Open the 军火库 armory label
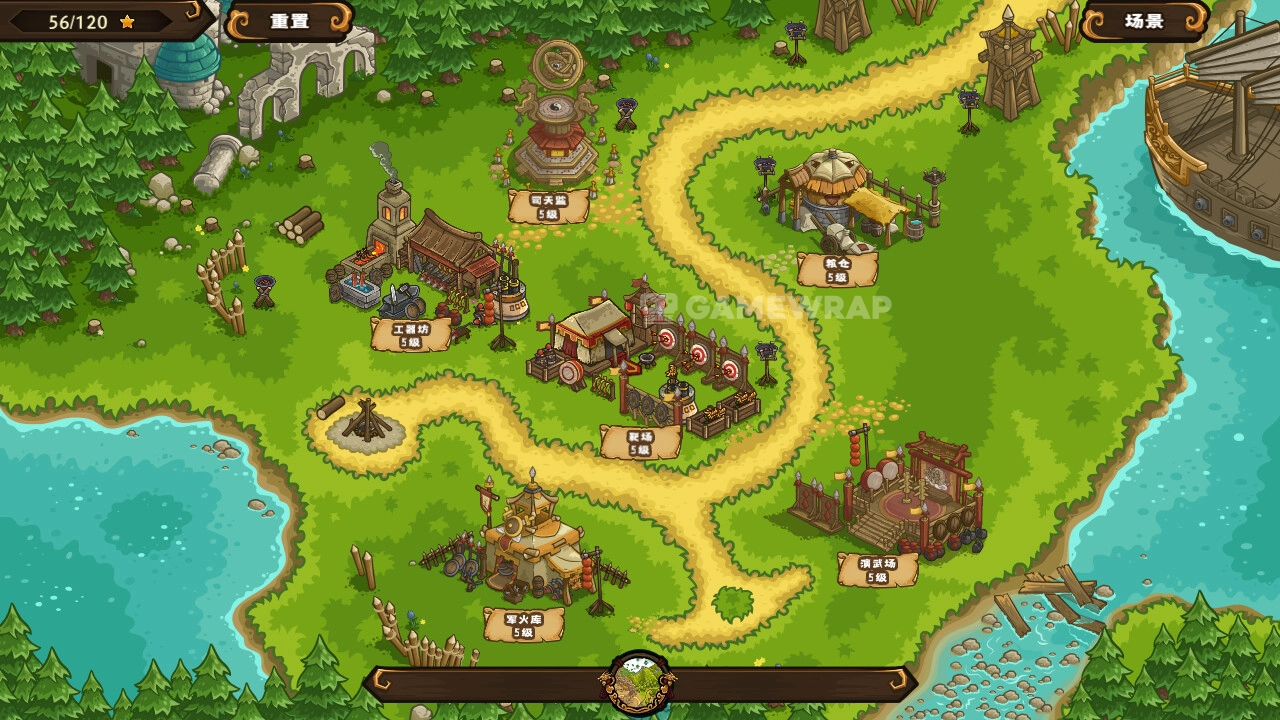This screenshot has height=720, width=1280. point(523,625)
